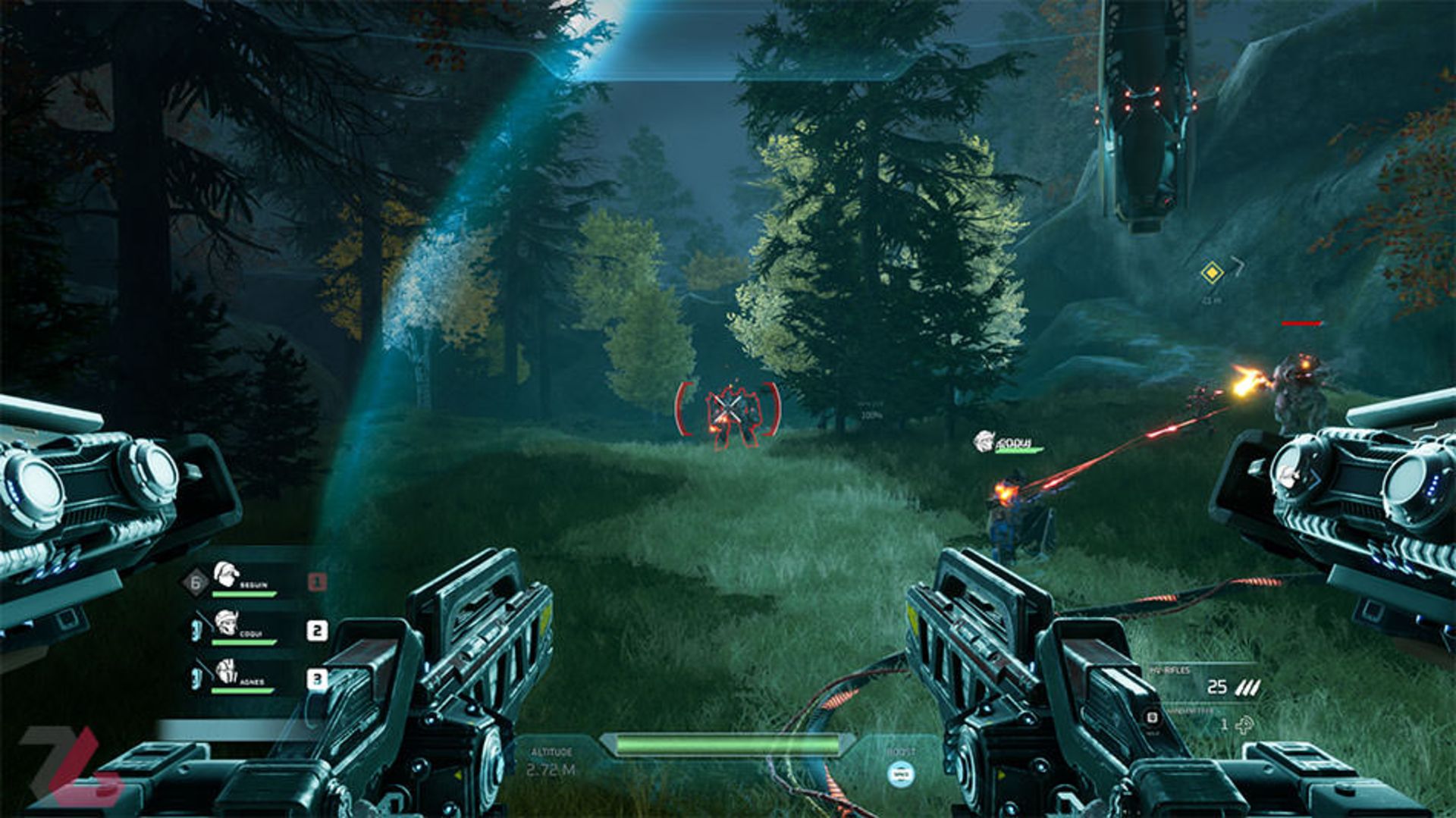
Task: Click the yellow diamond objective marker
Action: click(x=1212, y=272)
